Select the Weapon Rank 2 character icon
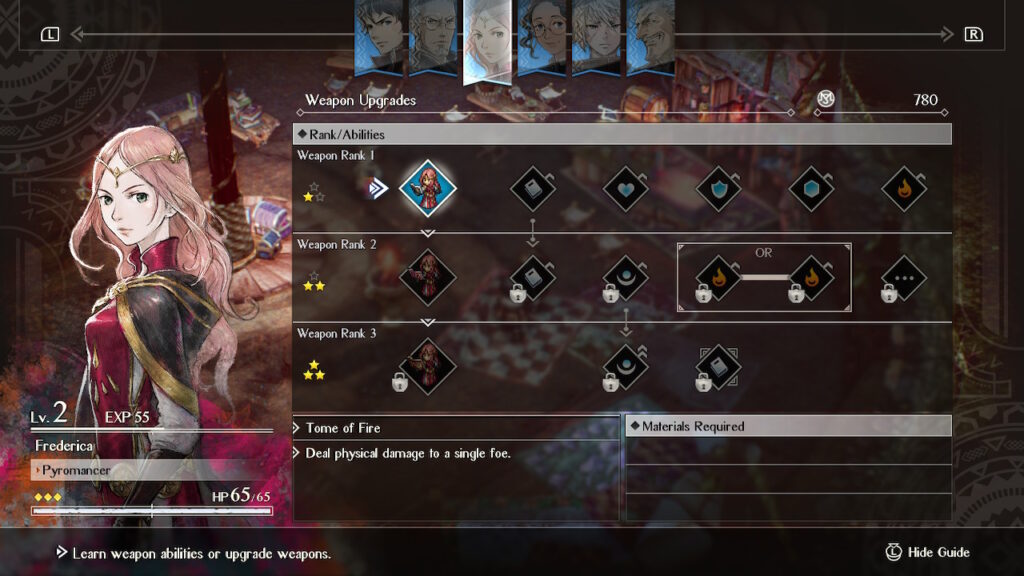Image resolution: width=1024 pixels, height=576 pixels. pyautogui.click(x=428, y=276)
